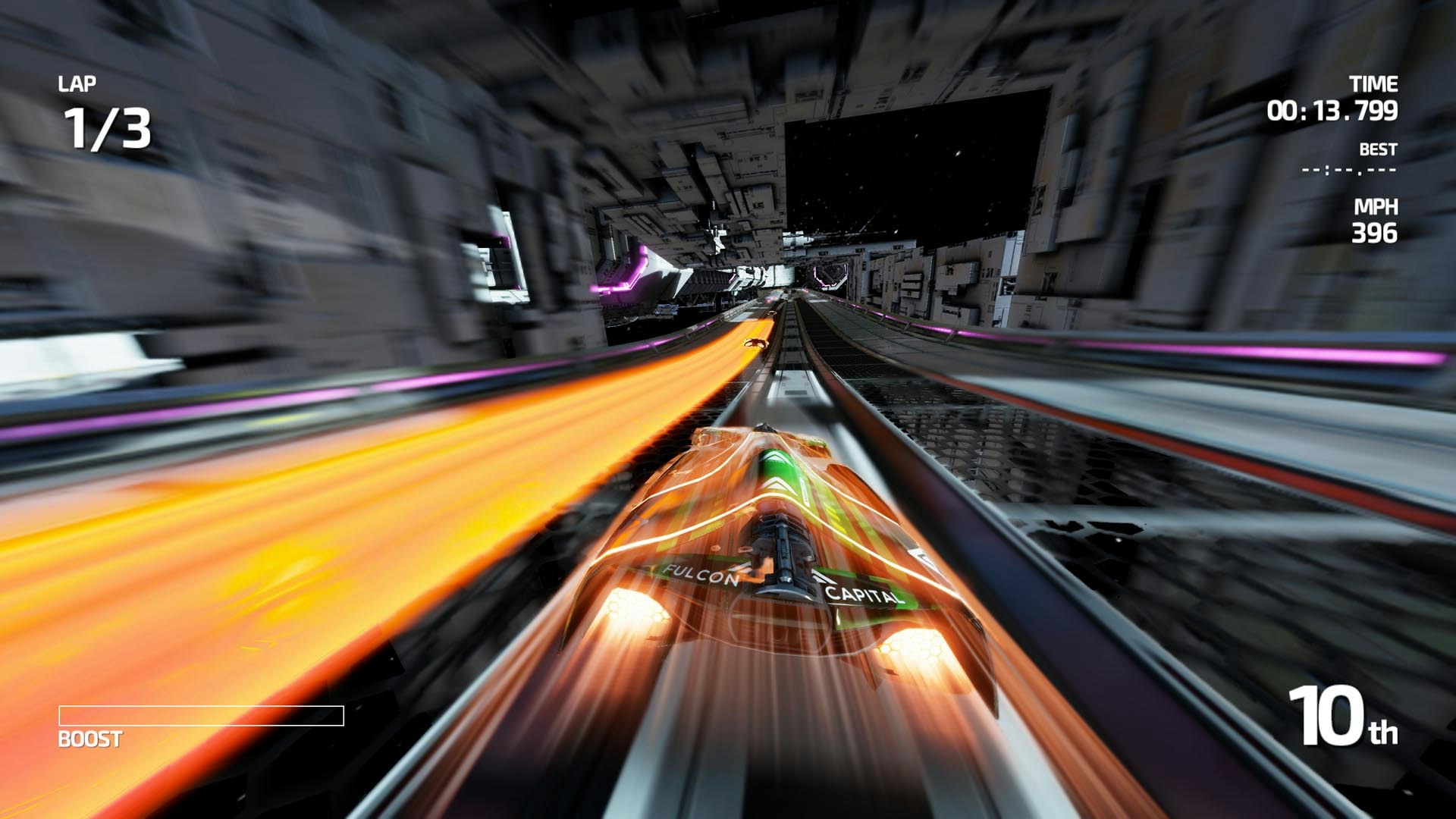Click the LAP counter showing 1/3
Image resolution: width=1456 pixels, height=819 pixels.
pyautogui.click(x=106, y=129)
